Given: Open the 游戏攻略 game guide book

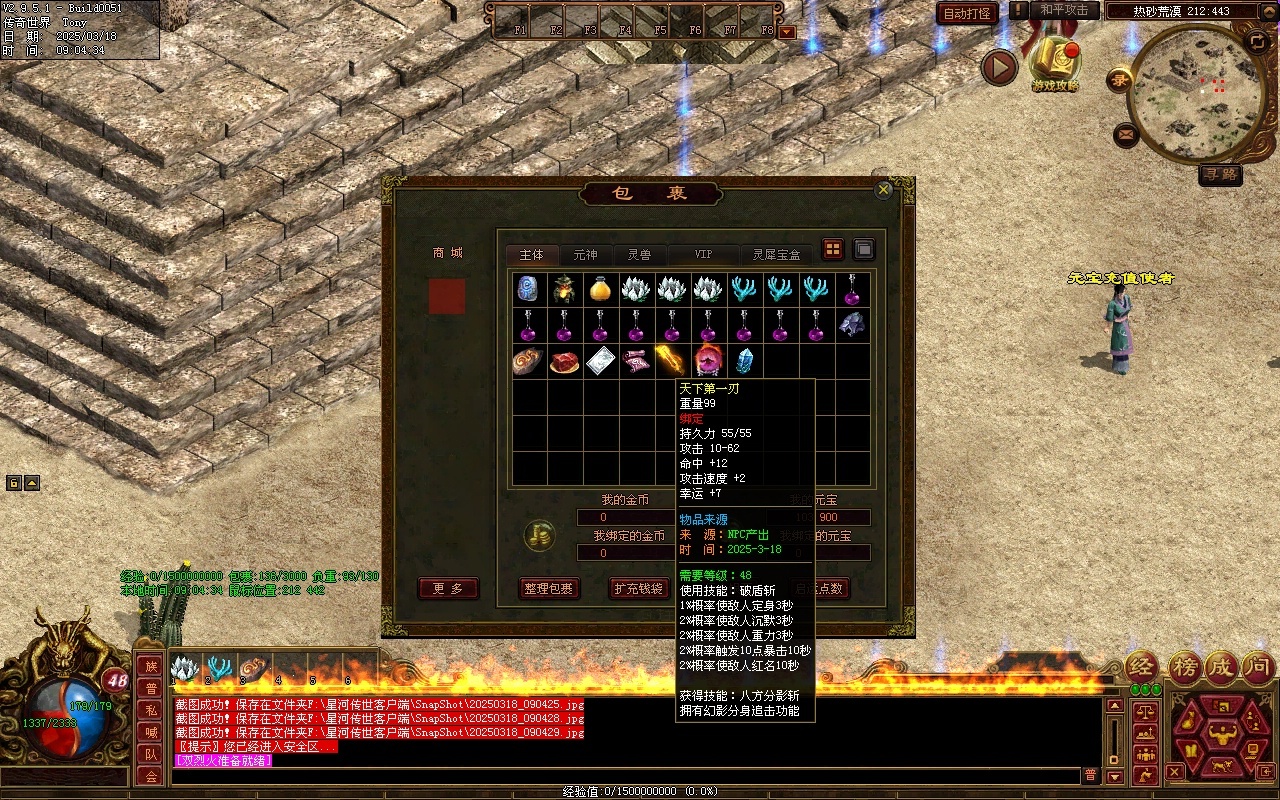Looking at the screenshot, I should (x=1055, y=63).
